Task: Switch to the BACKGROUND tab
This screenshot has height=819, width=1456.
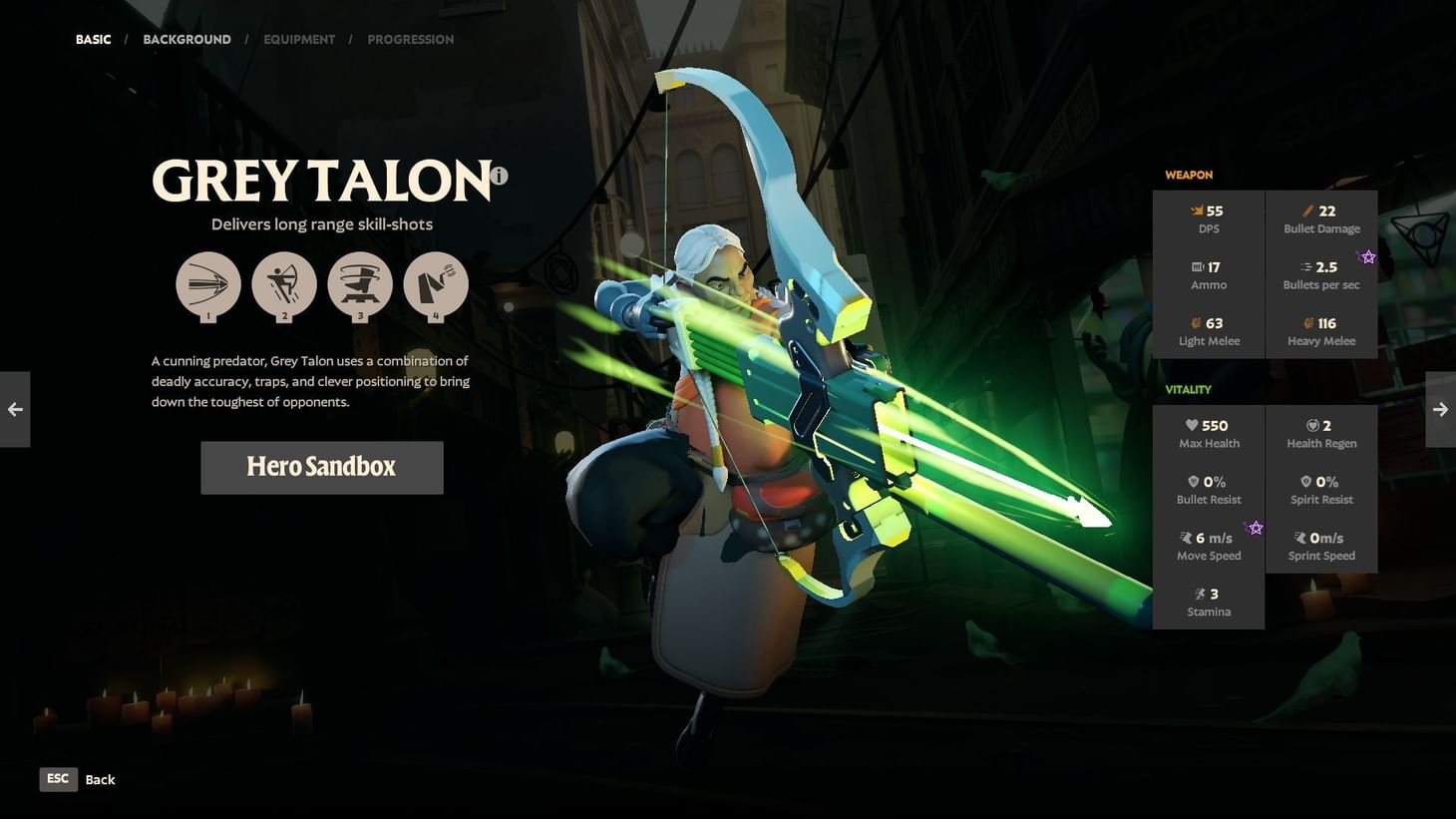Action: click(x=186, y=39)
